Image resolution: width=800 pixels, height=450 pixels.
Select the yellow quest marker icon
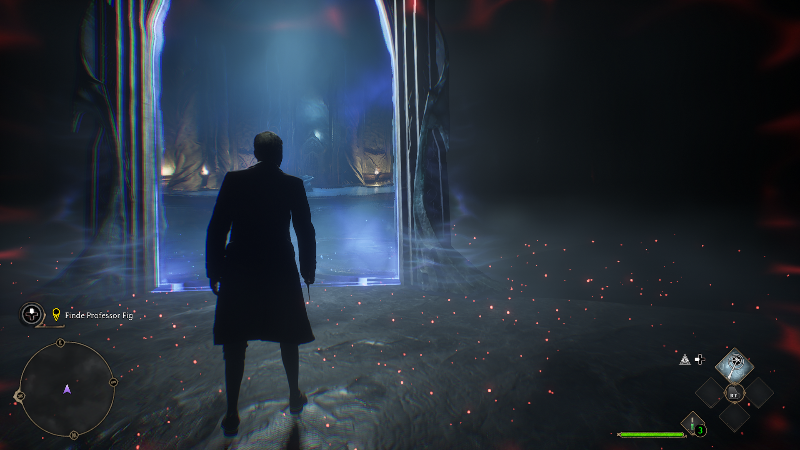pos(57,315)
